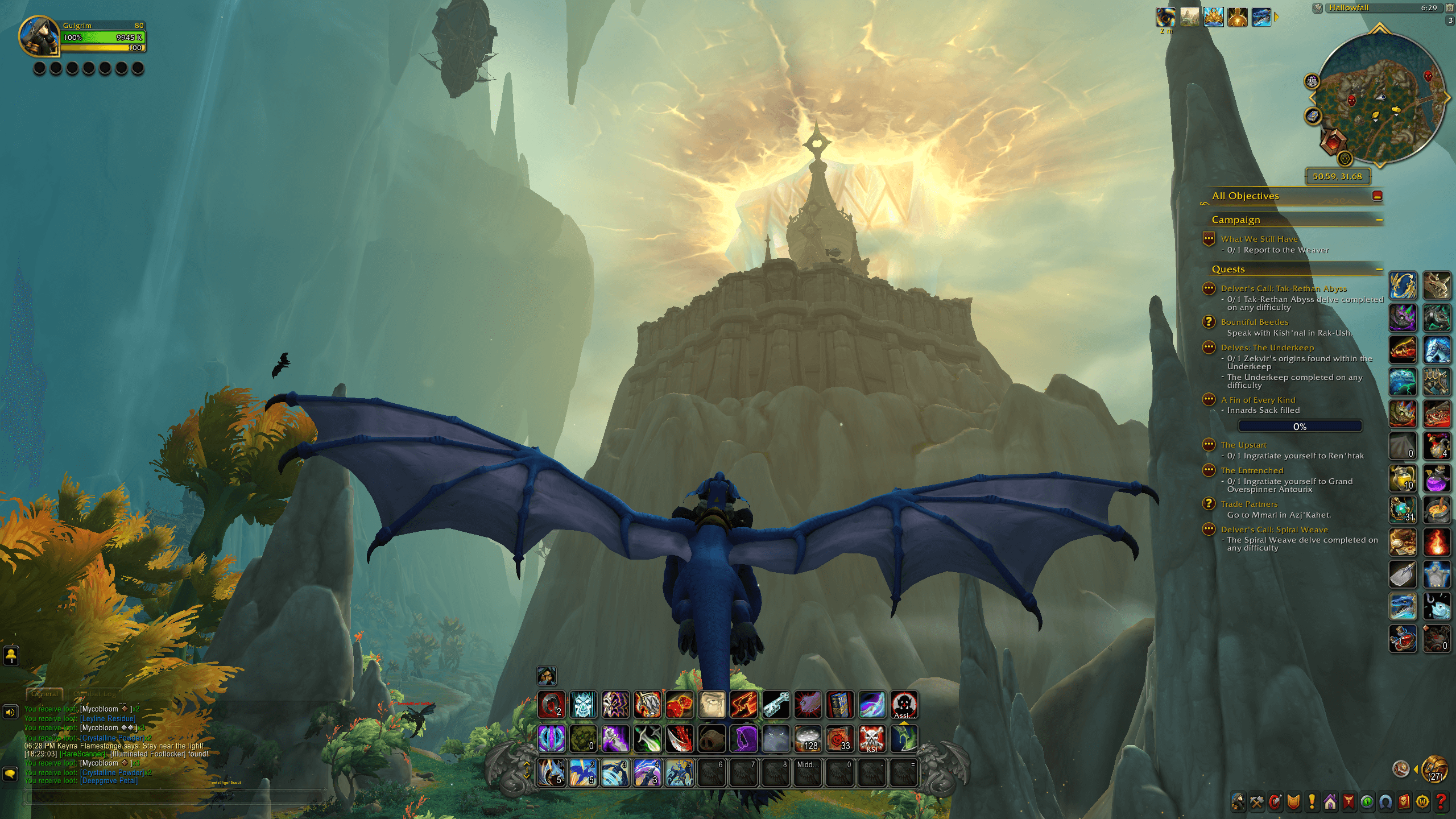Open the Adventure Guide green eye button
The image size is (1456, 819).
[x=1367, y=802]
